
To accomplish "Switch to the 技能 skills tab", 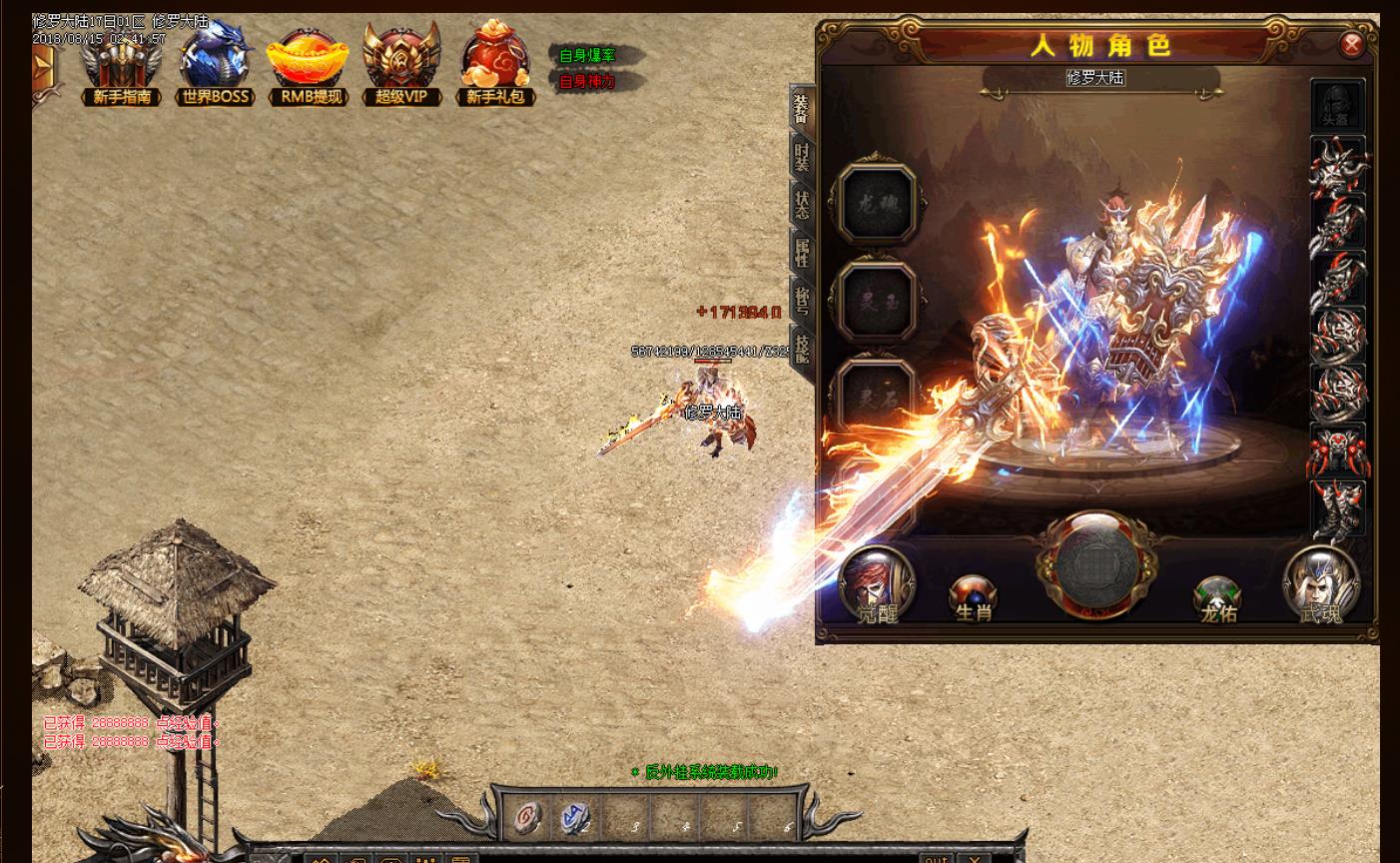I will [x=801, y=348].
